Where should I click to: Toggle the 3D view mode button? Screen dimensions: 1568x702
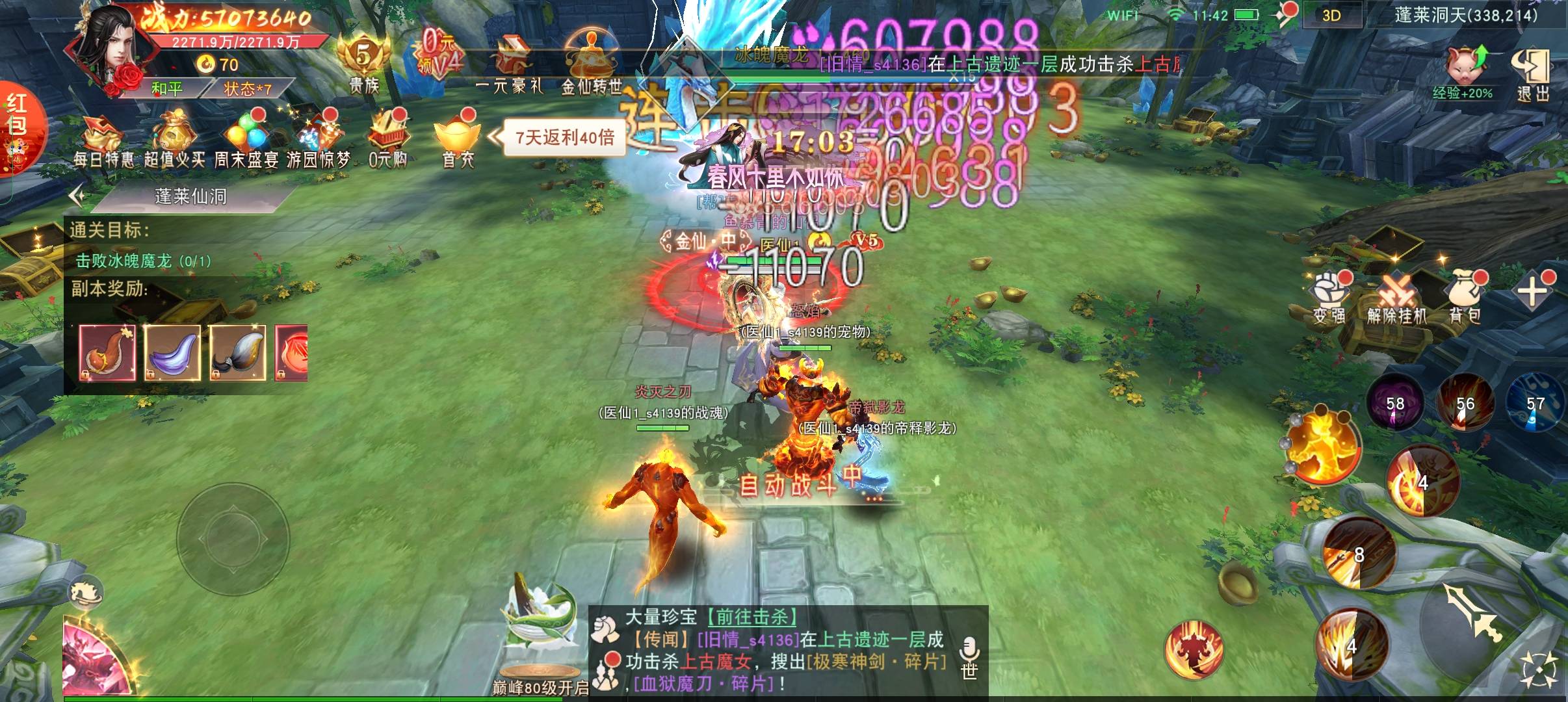pos(1331,16)
